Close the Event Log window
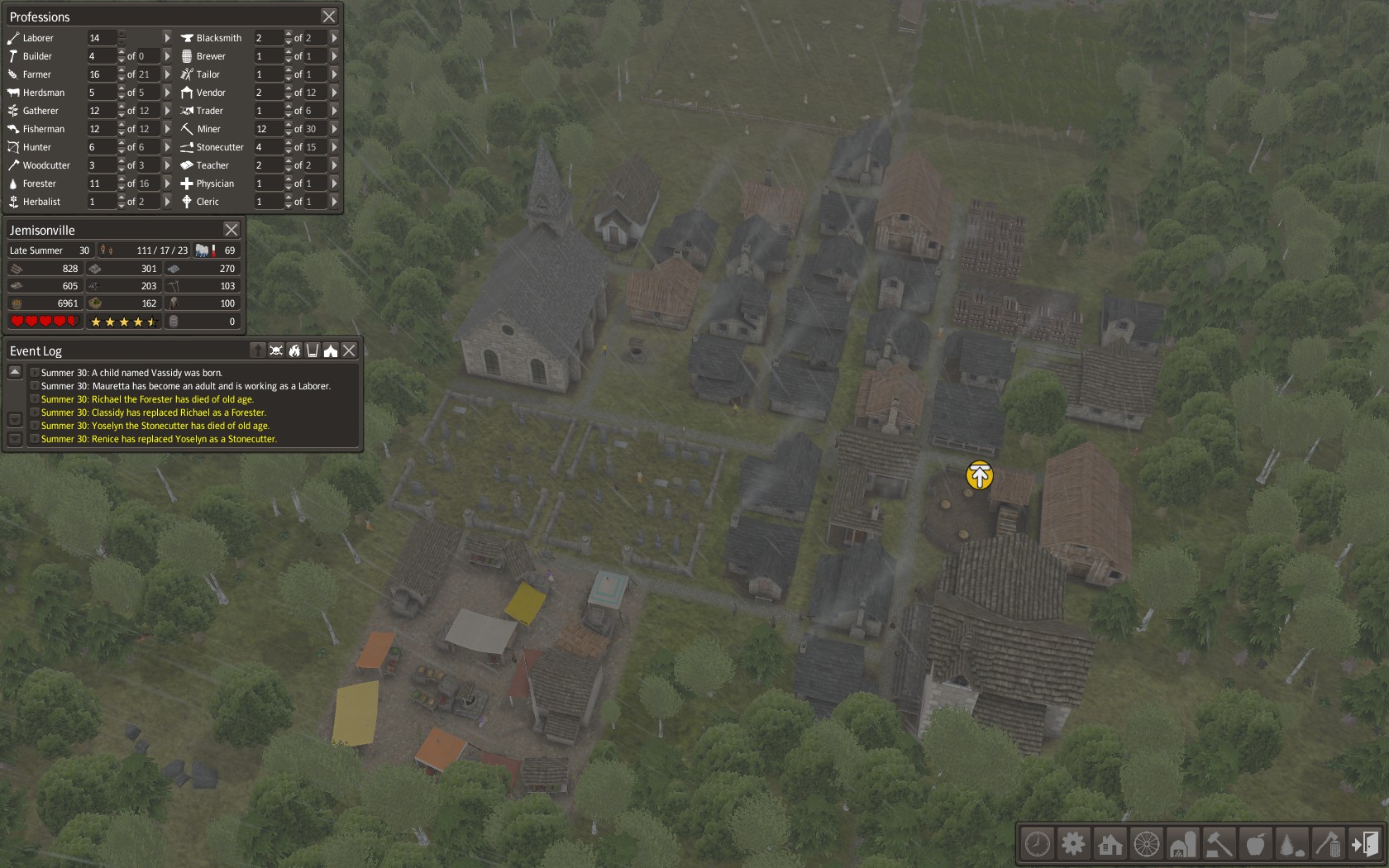 pyautogui.click(x=350, y=351)
